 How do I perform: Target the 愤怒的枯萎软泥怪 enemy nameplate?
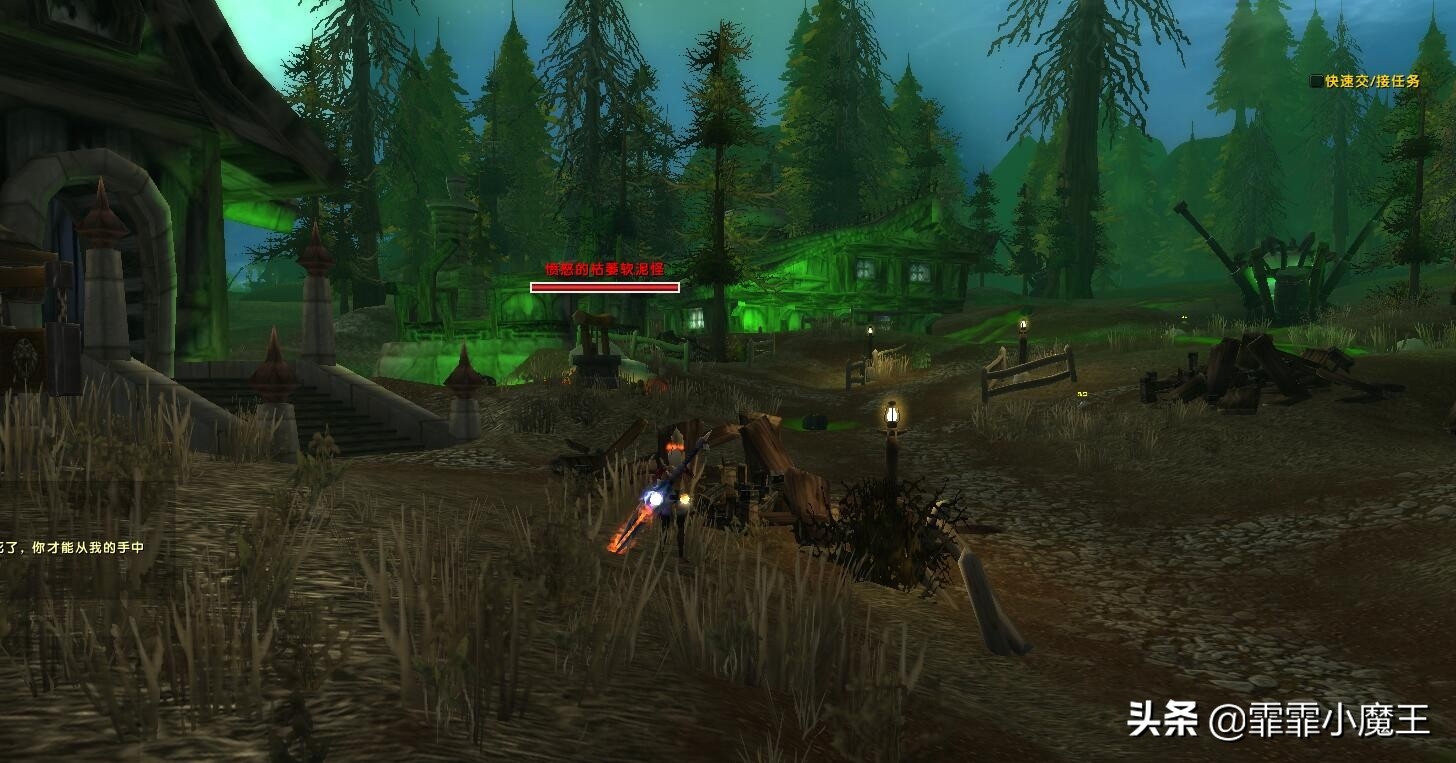[x=604, y=286]
